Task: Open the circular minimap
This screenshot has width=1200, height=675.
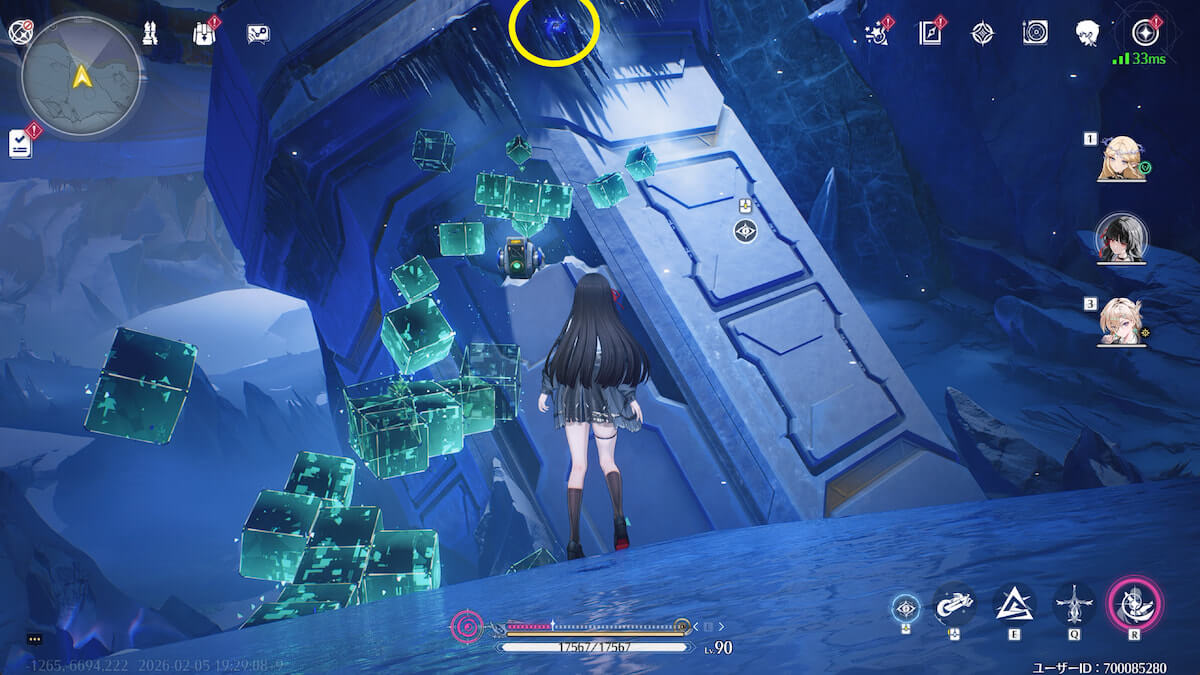Action: click(80, 75)
